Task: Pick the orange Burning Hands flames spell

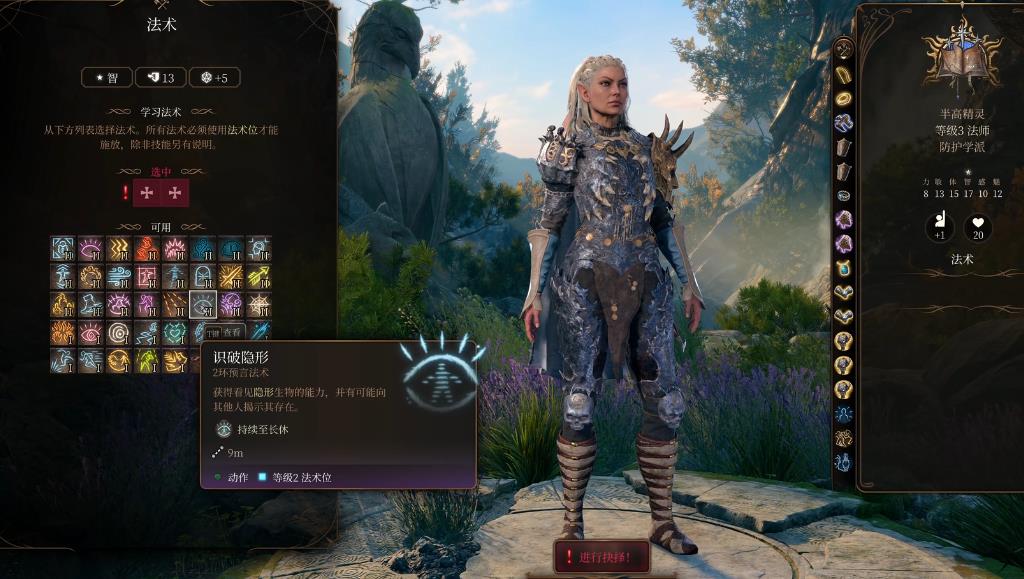Action: tap(63, 332)
